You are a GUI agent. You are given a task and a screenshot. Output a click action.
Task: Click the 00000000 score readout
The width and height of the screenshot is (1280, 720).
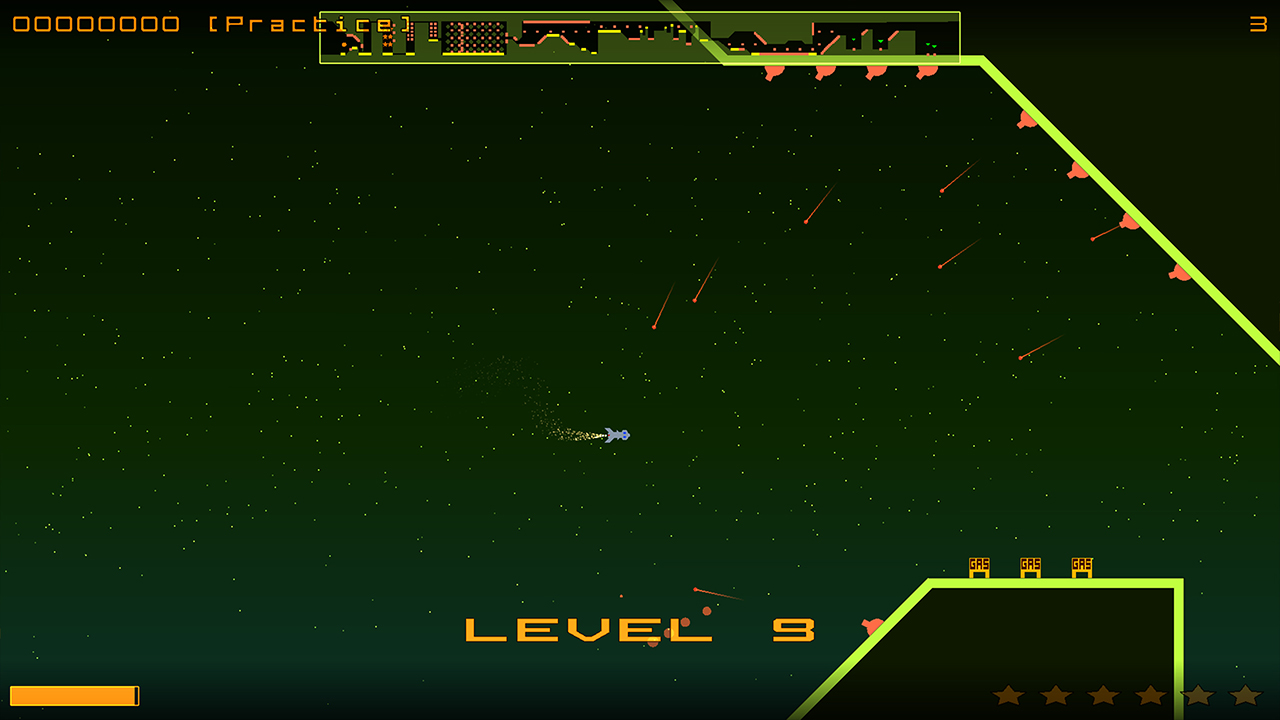[x=95, y=25]
